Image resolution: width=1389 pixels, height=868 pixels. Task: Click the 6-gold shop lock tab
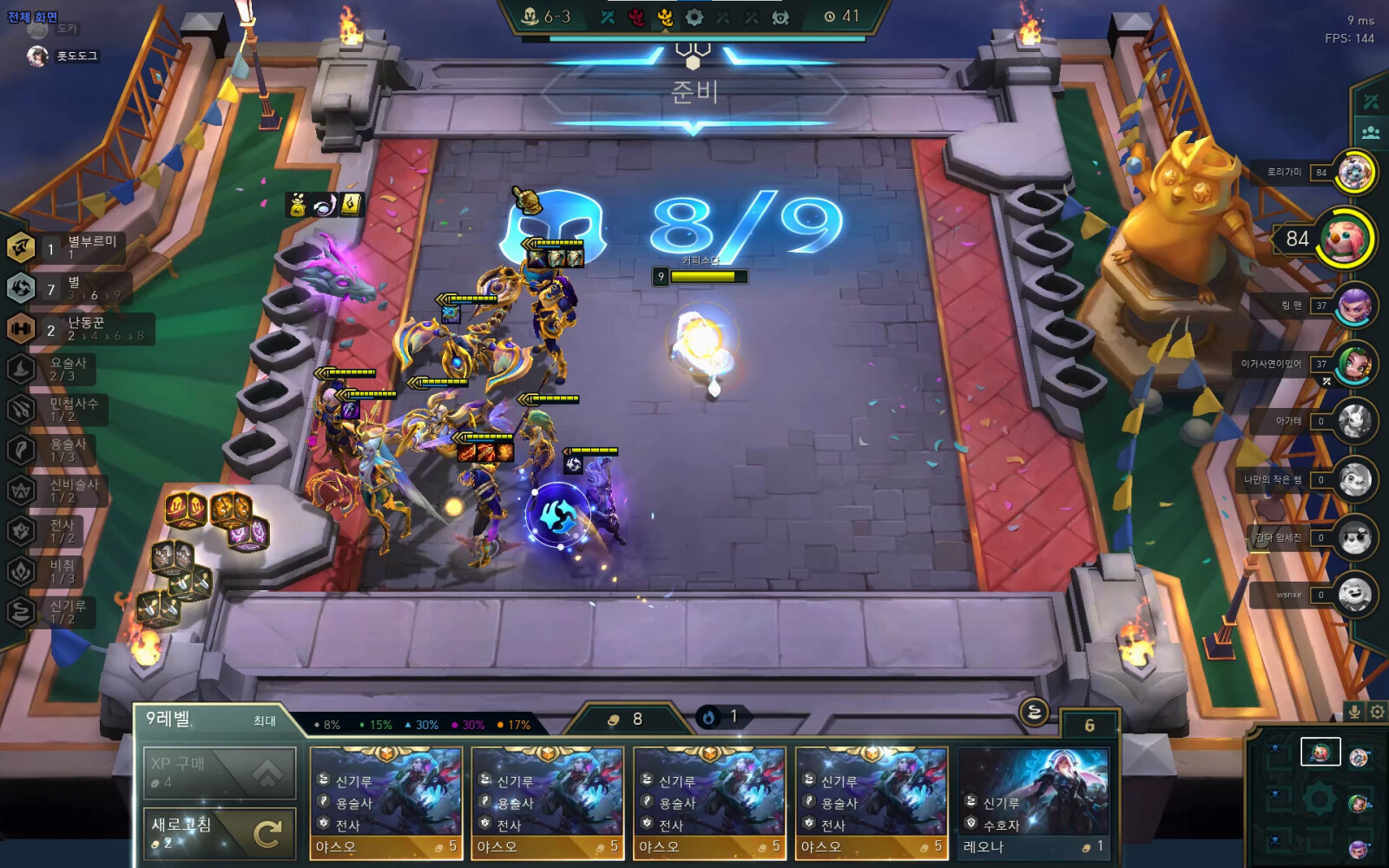[x=1089, y=725]
